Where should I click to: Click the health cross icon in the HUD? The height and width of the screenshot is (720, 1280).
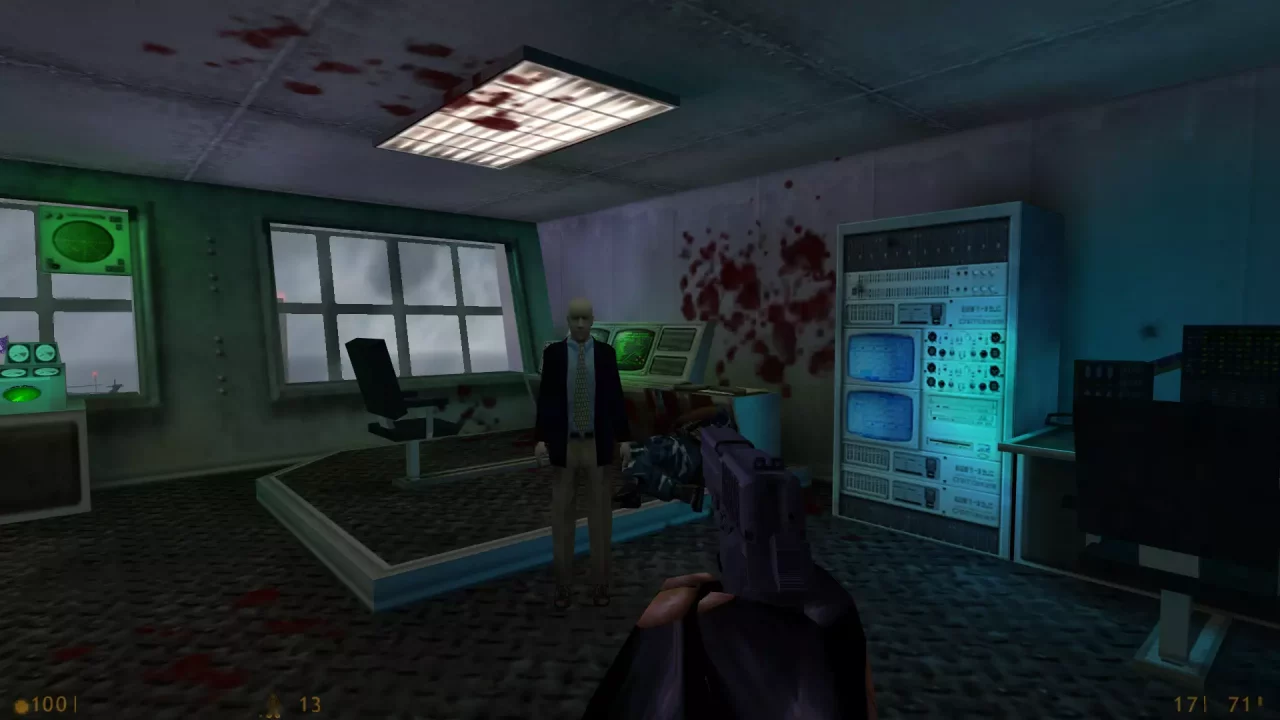pyautogui.click(x=22, y=704)
